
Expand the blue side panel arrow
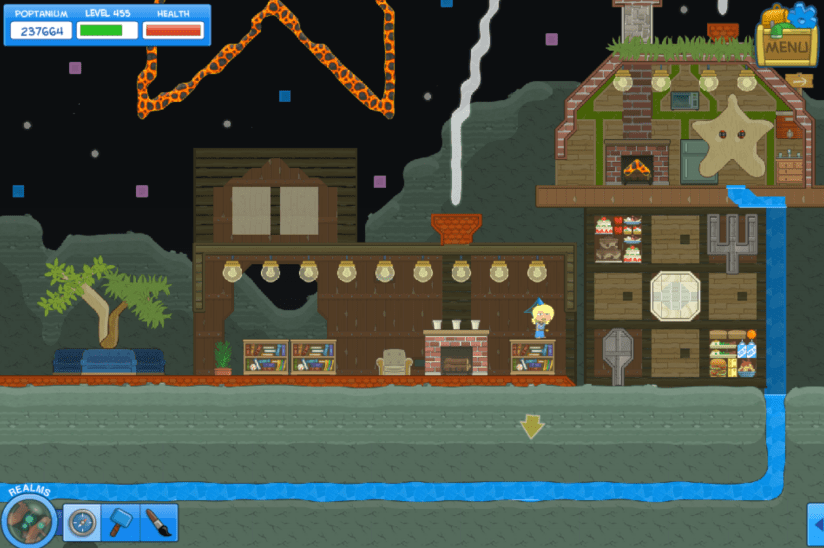point(815,524)
